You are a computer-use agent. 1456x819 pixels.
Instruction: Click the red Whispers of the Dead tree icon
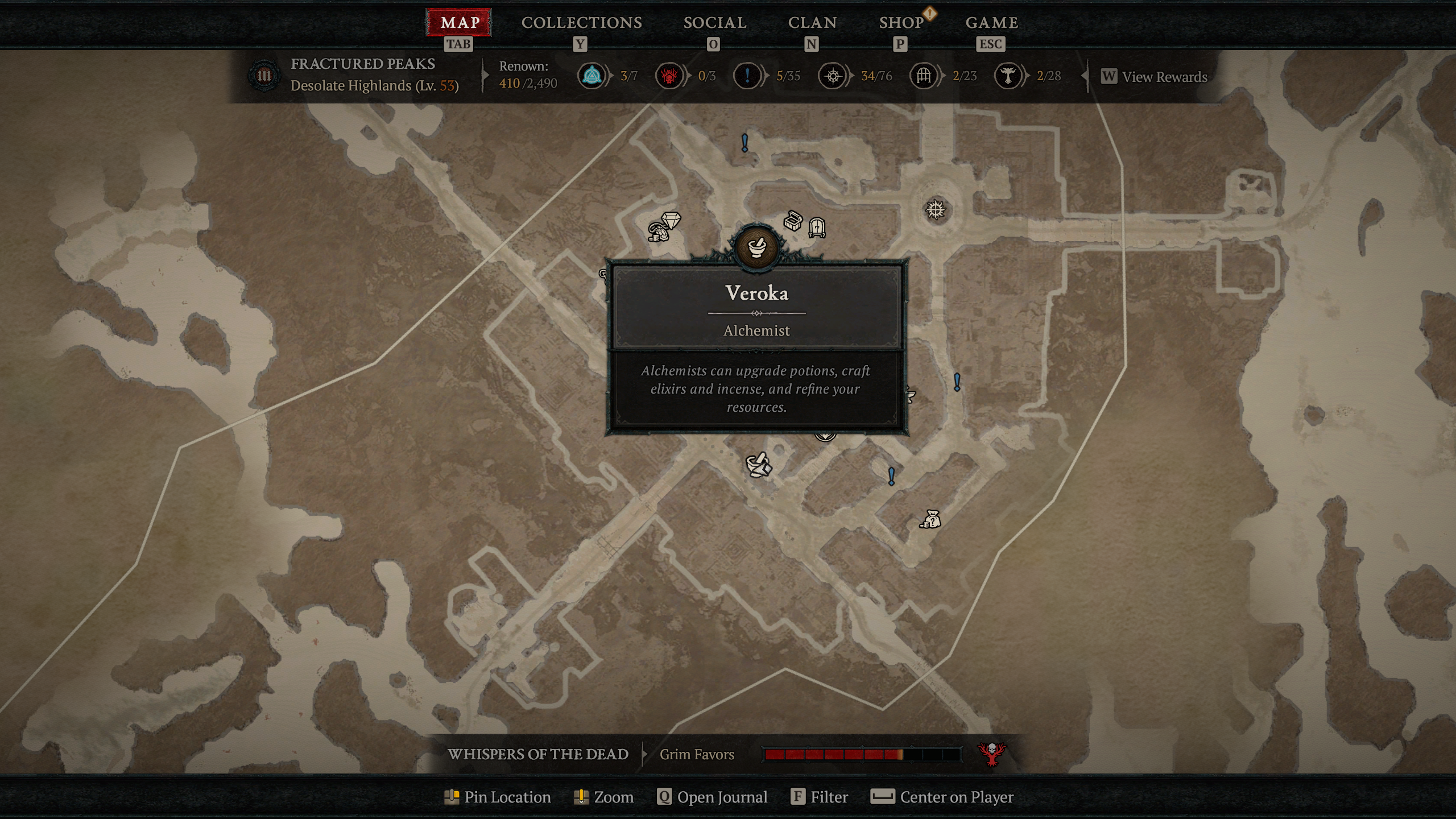[x=992, y=754]
